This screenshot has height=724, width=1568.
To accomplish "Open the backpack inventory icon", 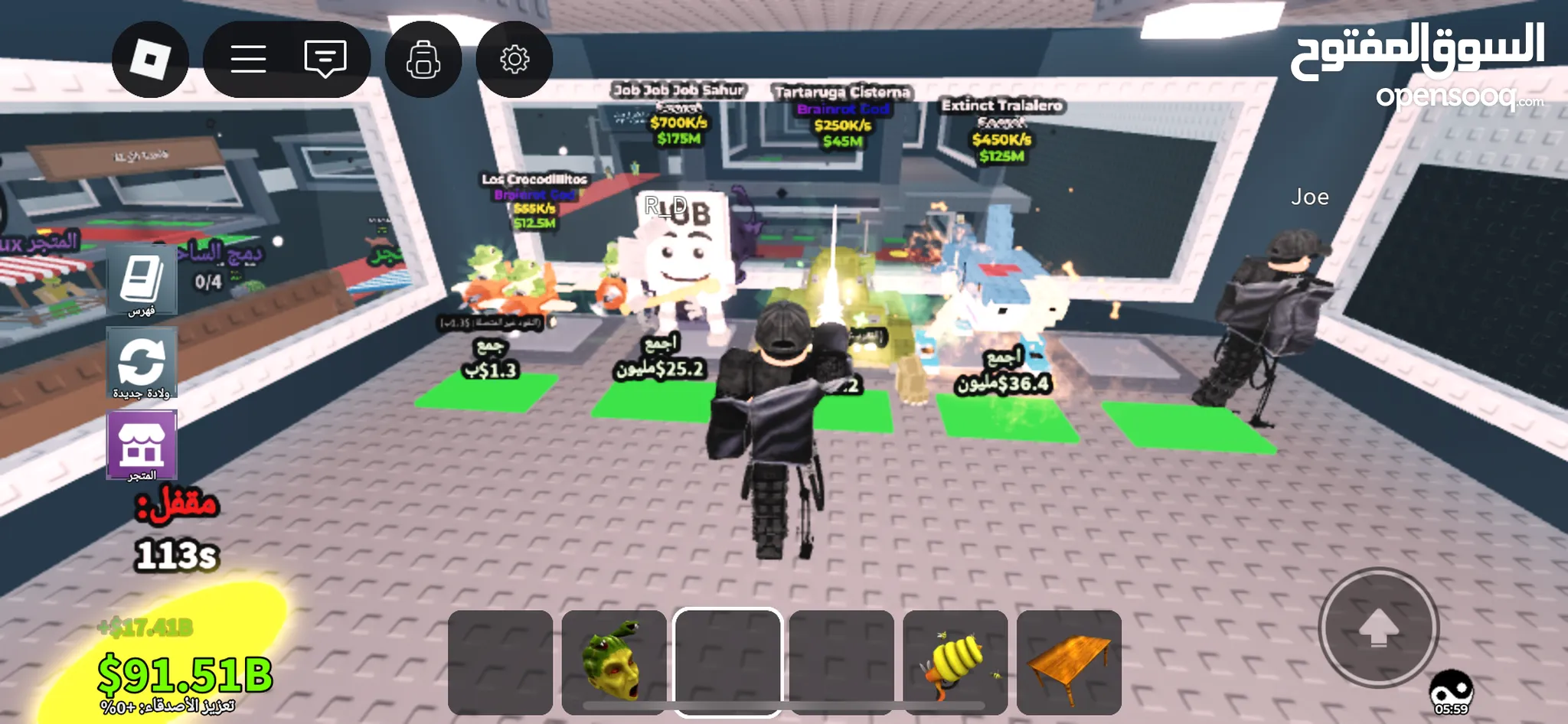I will (422, 58).
